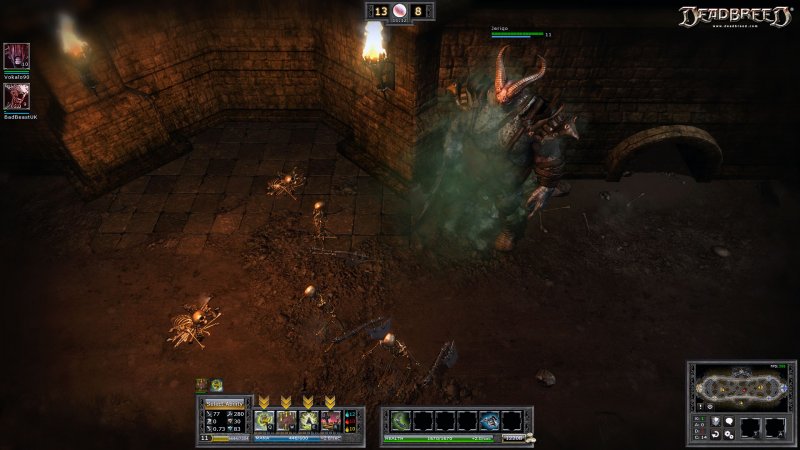The image size is (800, 450).
Task: Click the target icon button on the minimap
Action: [710, 406]
